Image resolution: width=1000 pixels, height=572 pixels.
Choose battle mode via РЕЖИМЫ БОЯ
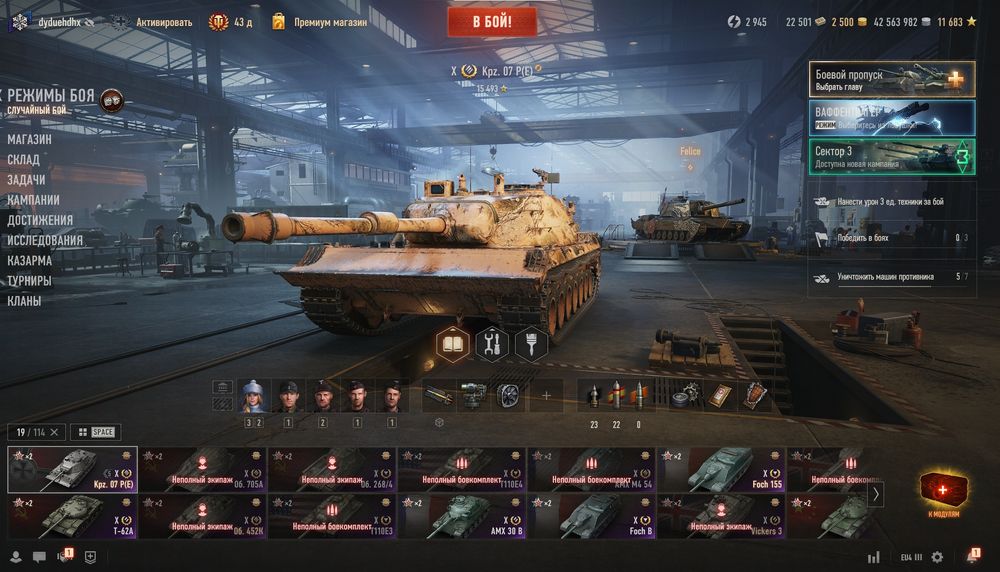pyautogui.click(x=51, y=97)
